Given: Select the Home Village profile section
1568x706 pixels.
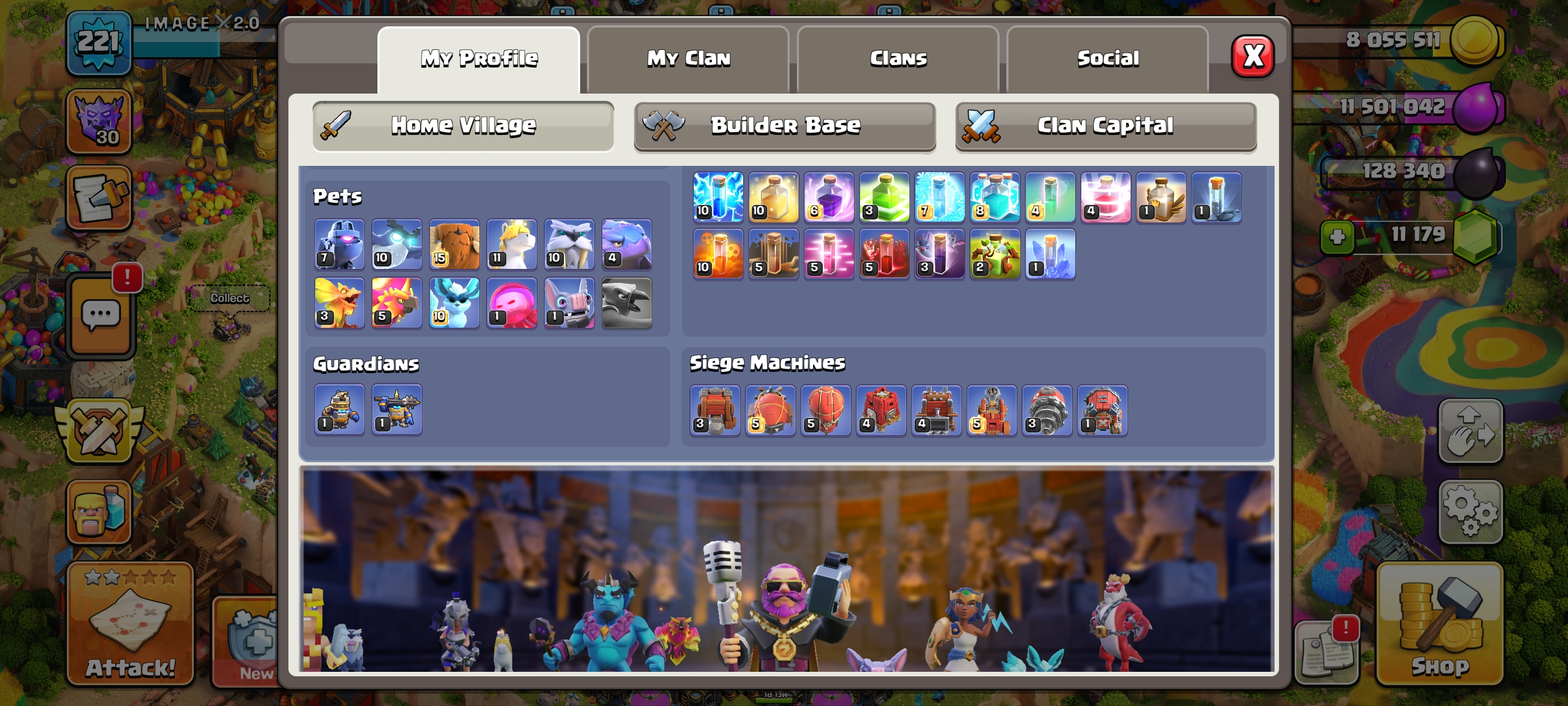Looking at the screenshot, I should pyautogui.click(x=463, y=126).
